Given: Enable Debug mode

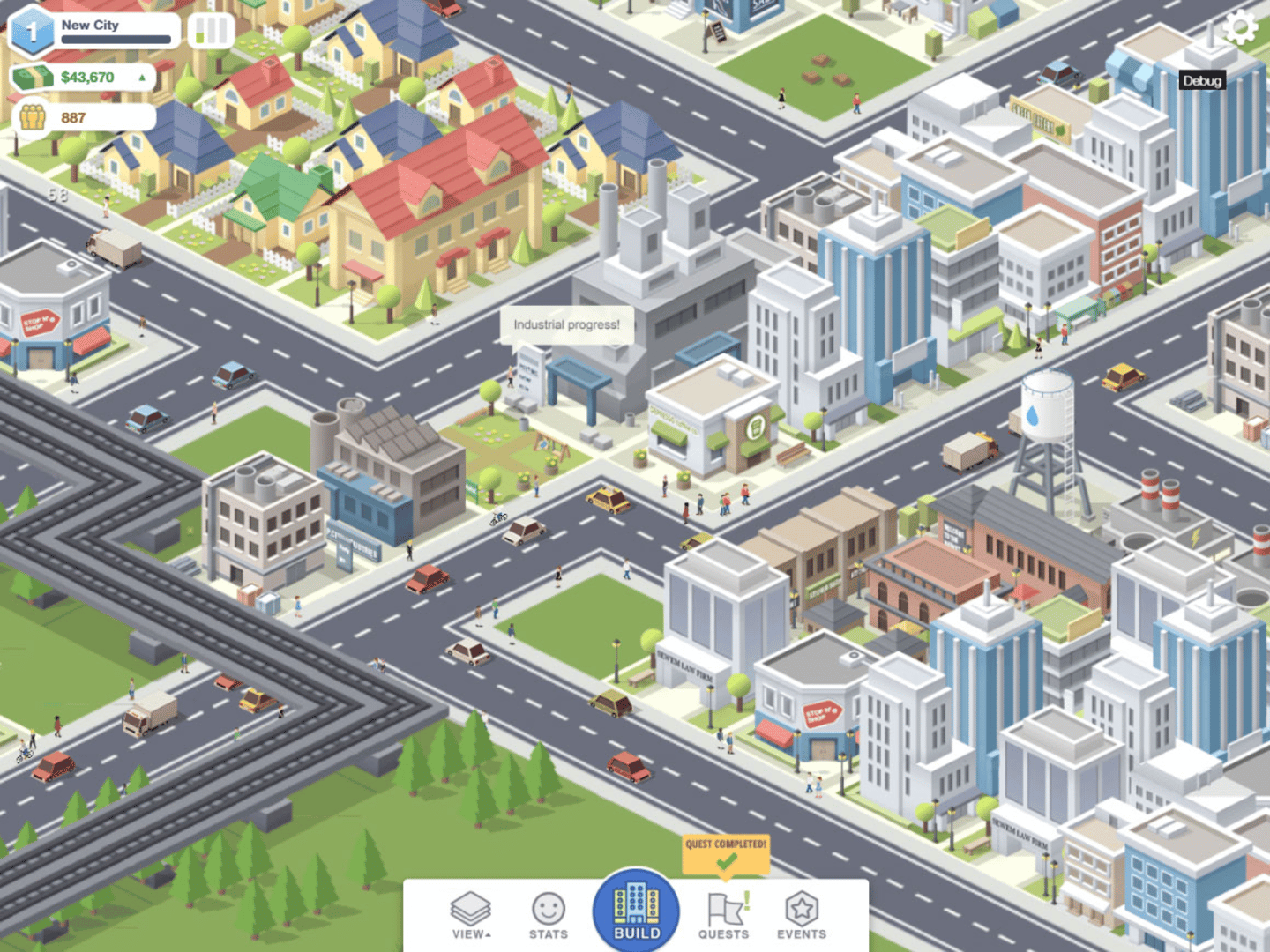Looking at the screenshot, I should click(1203, 80).
